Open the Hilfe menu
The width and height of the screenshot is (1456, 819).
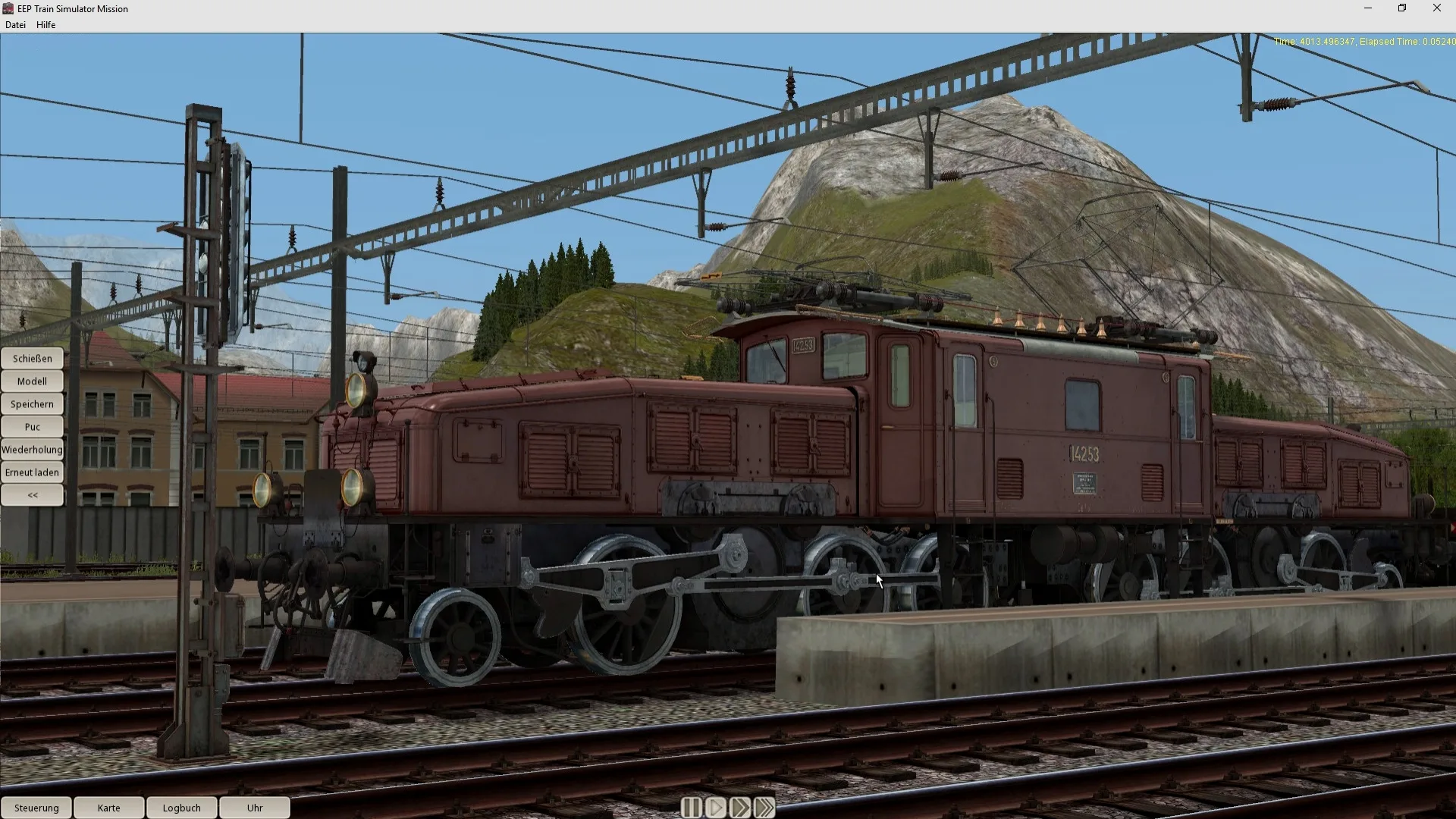click(x=45, y=24)
